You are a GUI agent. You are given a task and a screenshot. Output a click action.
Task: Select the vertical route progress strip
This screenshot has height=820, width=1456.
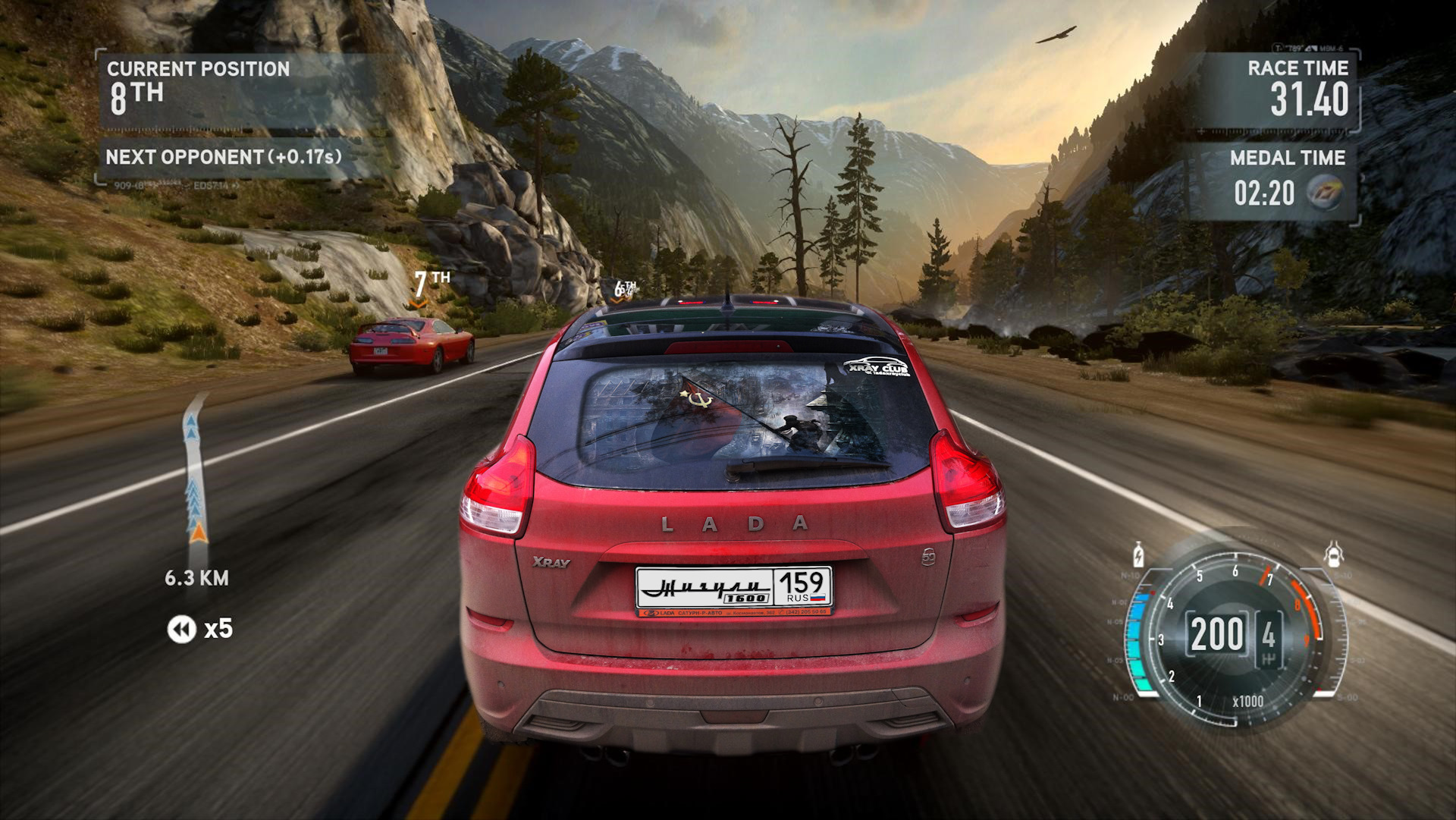tap(194, 470)
